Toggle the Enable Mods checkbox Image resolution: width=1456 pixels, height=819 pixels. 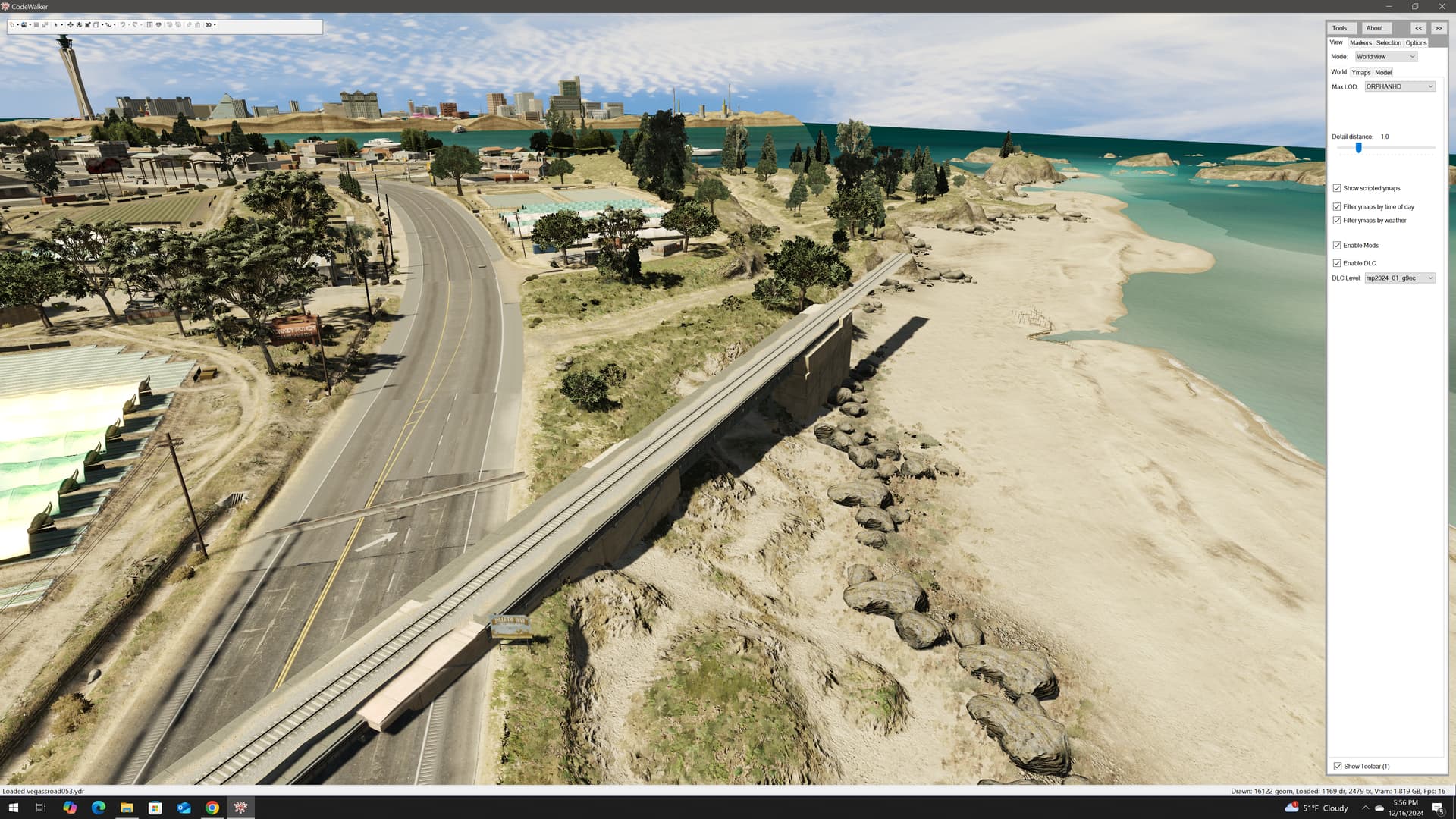pyautogui.click(x=1338, y=245)
